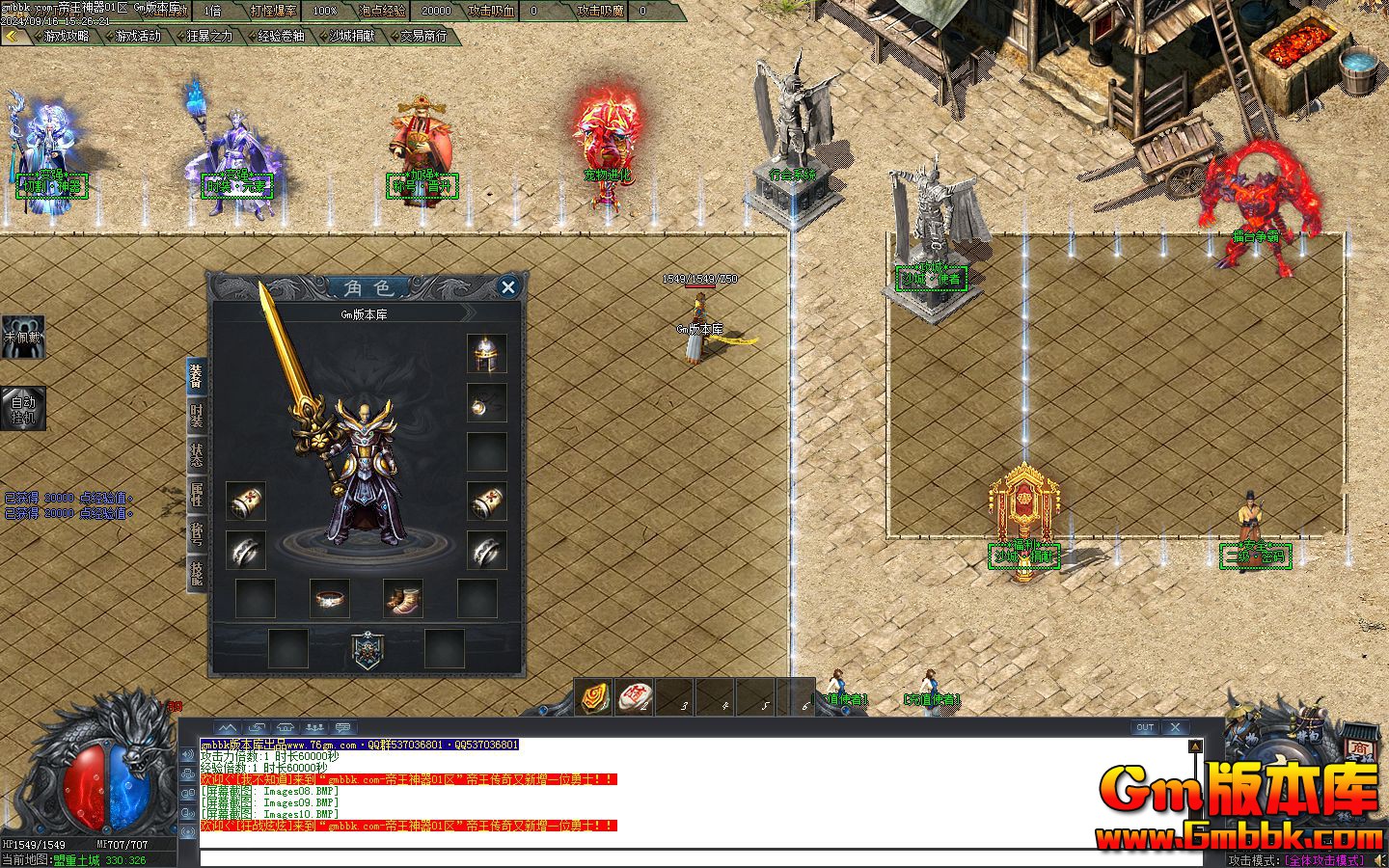Viewport: 1389px width, 868px height.
Task: Click the medal emblem slot
Action: click(368, 649)
